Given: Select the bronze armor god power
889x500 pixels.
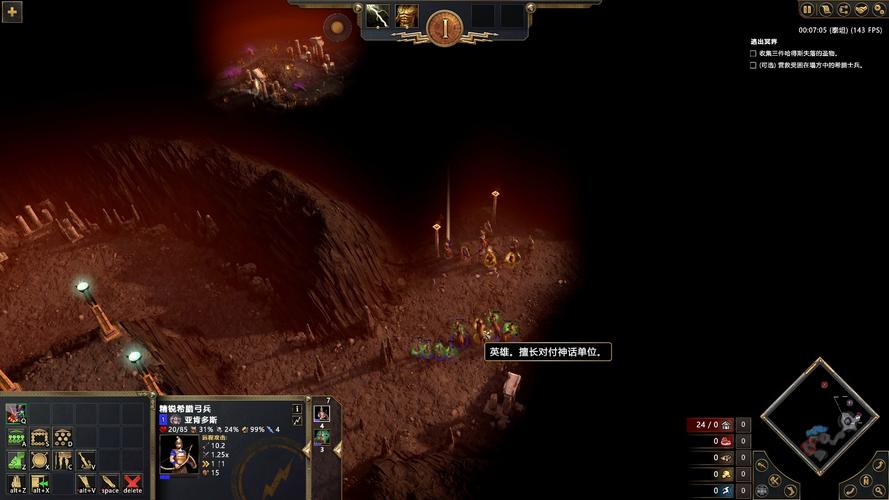Looking at the screenshot, I should point(407,16).
